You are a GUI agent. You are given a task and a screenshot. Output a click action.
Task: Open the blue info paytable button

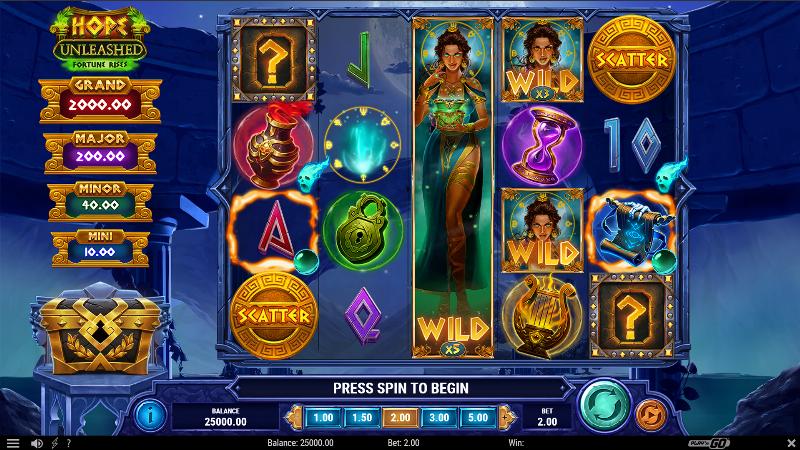(150, 411)
